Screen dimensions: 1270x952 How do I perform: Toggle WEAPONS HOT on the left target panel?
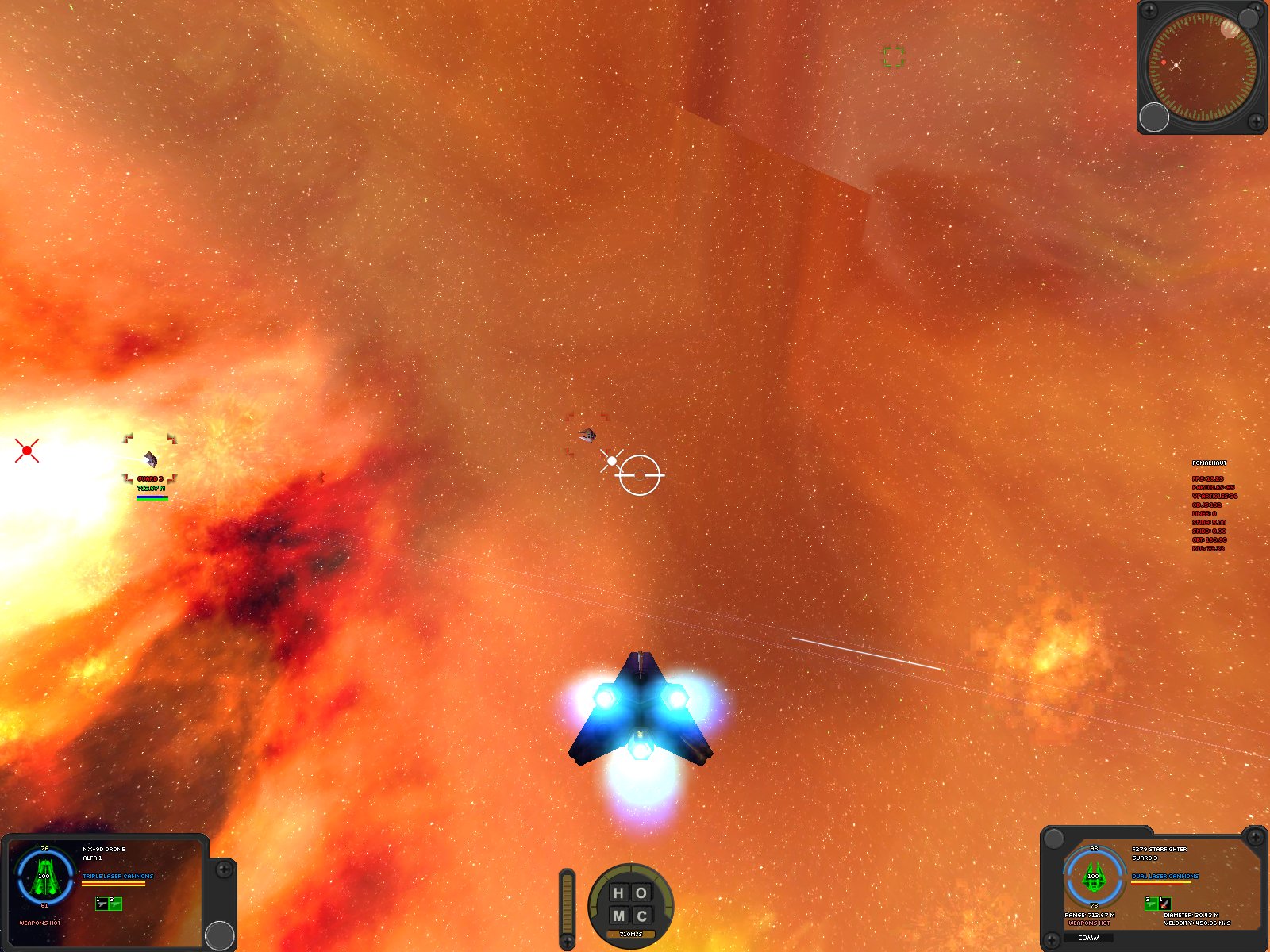click(40, 923)
